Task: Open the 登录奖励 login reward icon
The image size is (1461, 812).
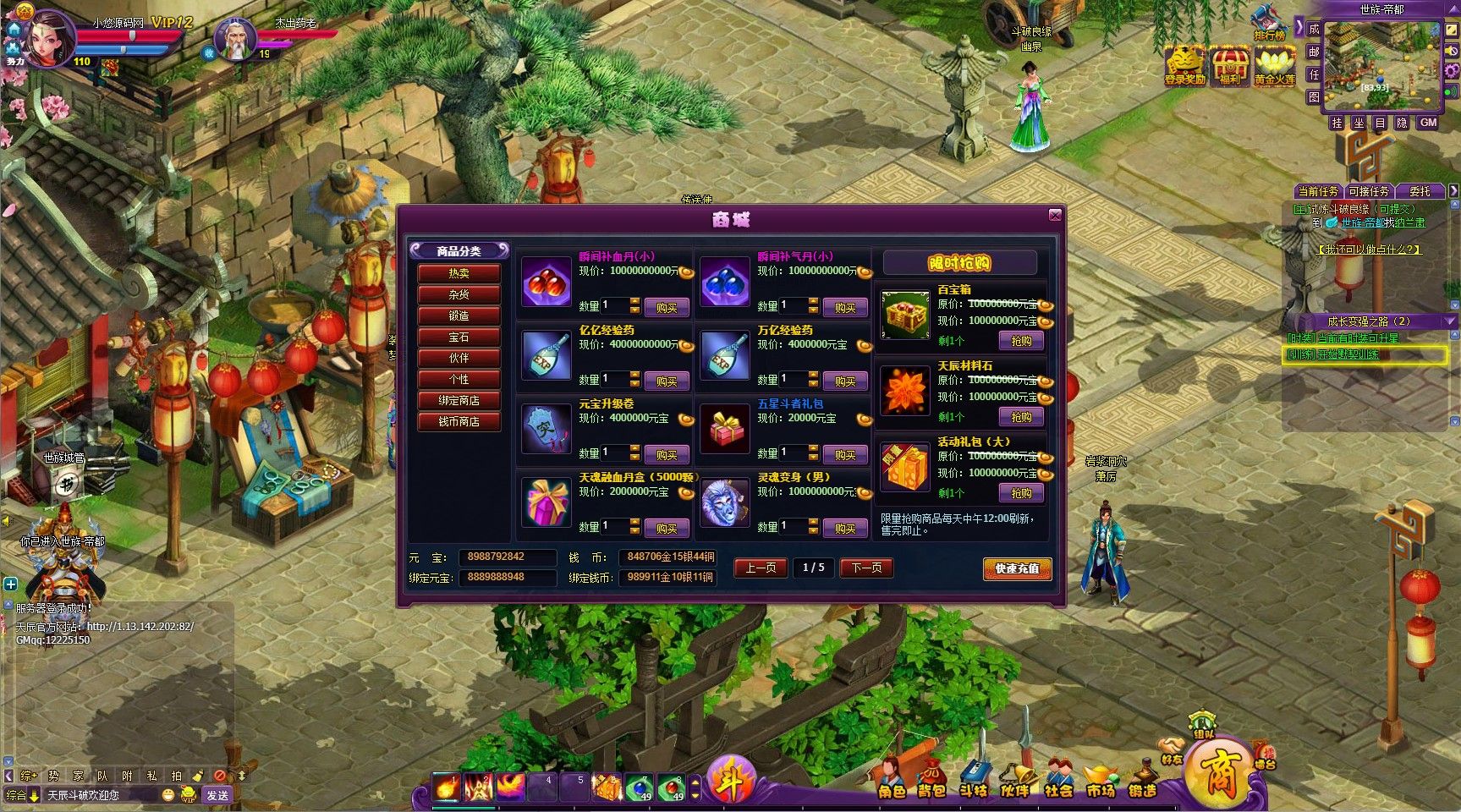Action: [x=1184, y=65]
